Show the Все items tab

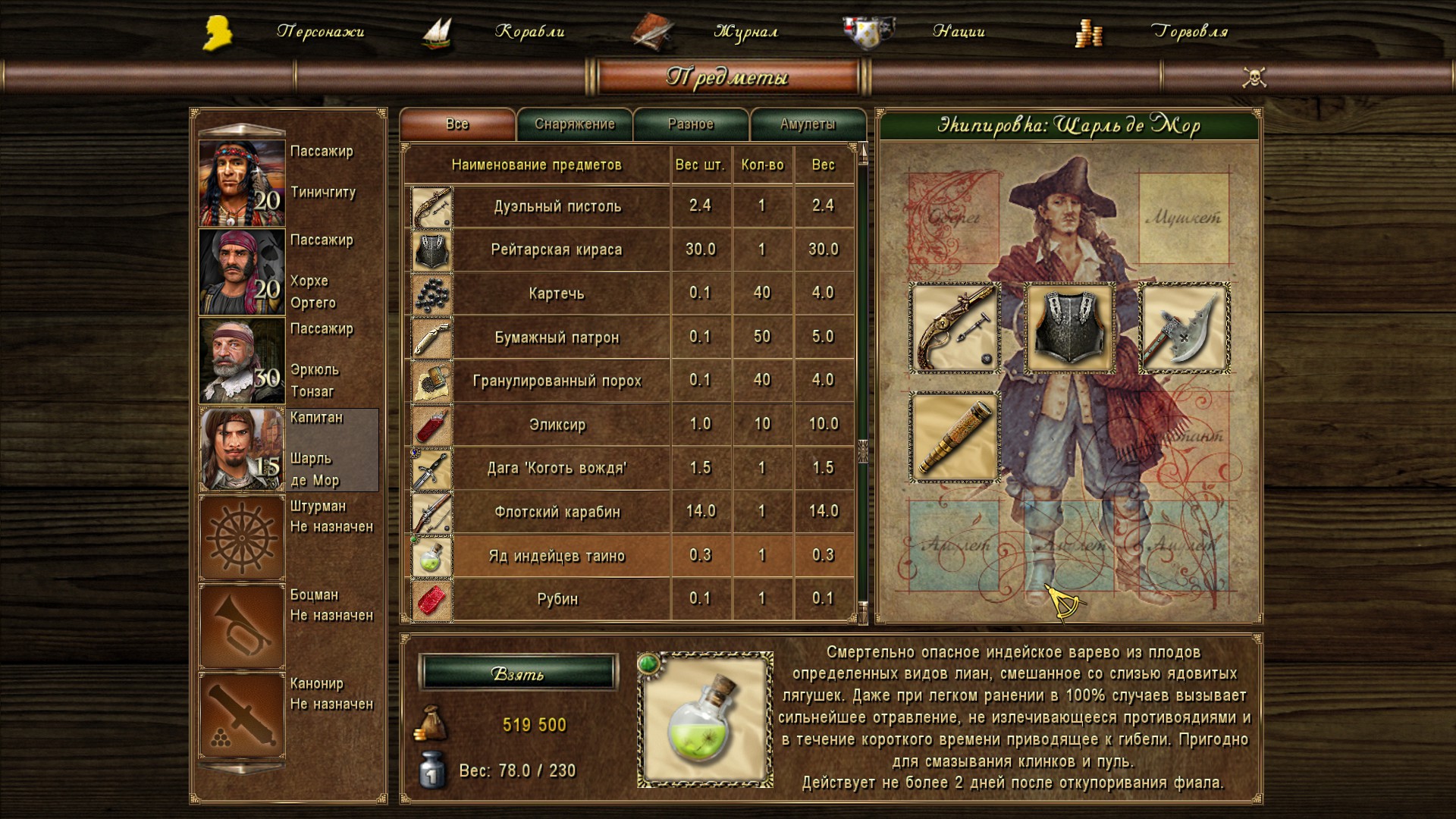[457, 124]
